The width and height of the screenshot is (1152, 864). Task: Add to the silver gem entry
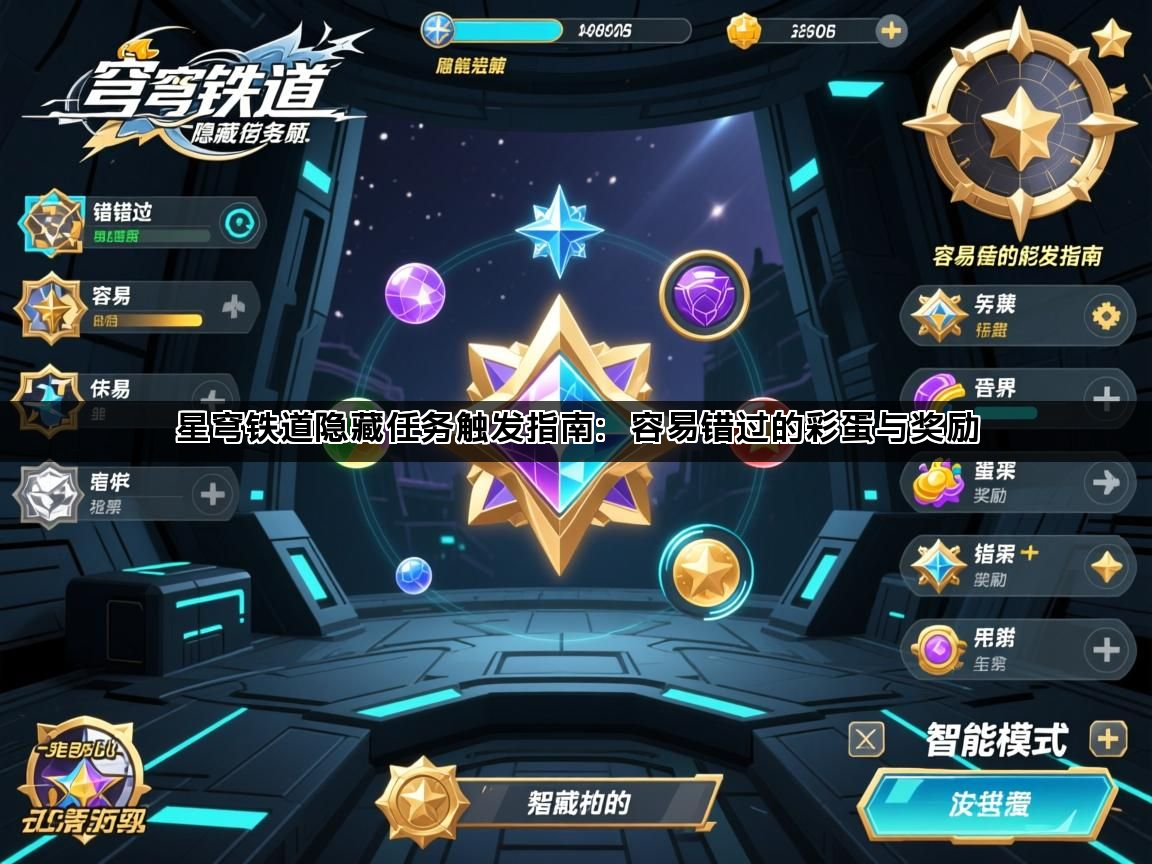(x=212, y=494)
